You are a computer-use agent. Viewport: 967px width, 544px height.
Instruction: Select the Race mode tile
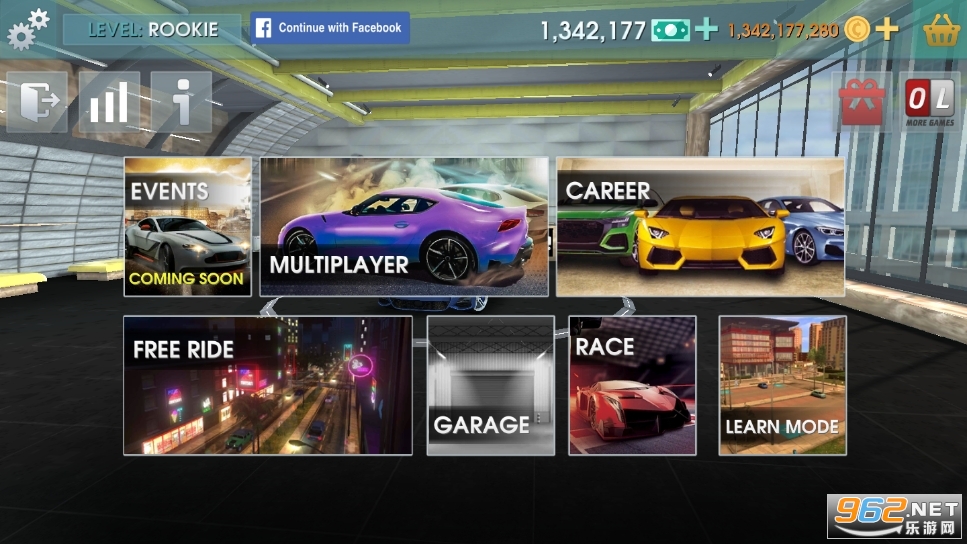pyautogui.click(x=632, y=385)
